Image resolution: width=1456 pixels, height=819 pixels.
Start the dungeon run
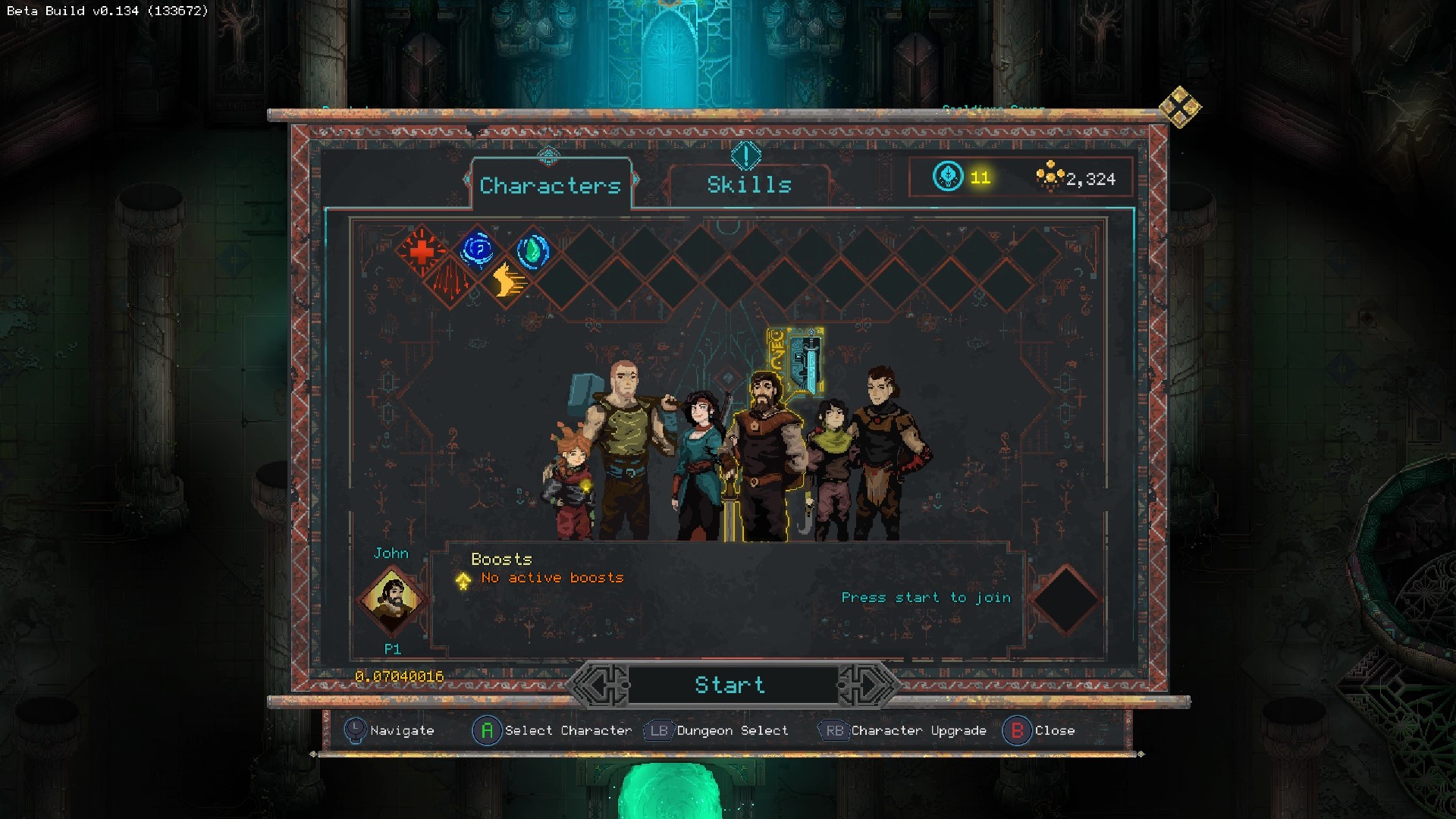(730, 685)
